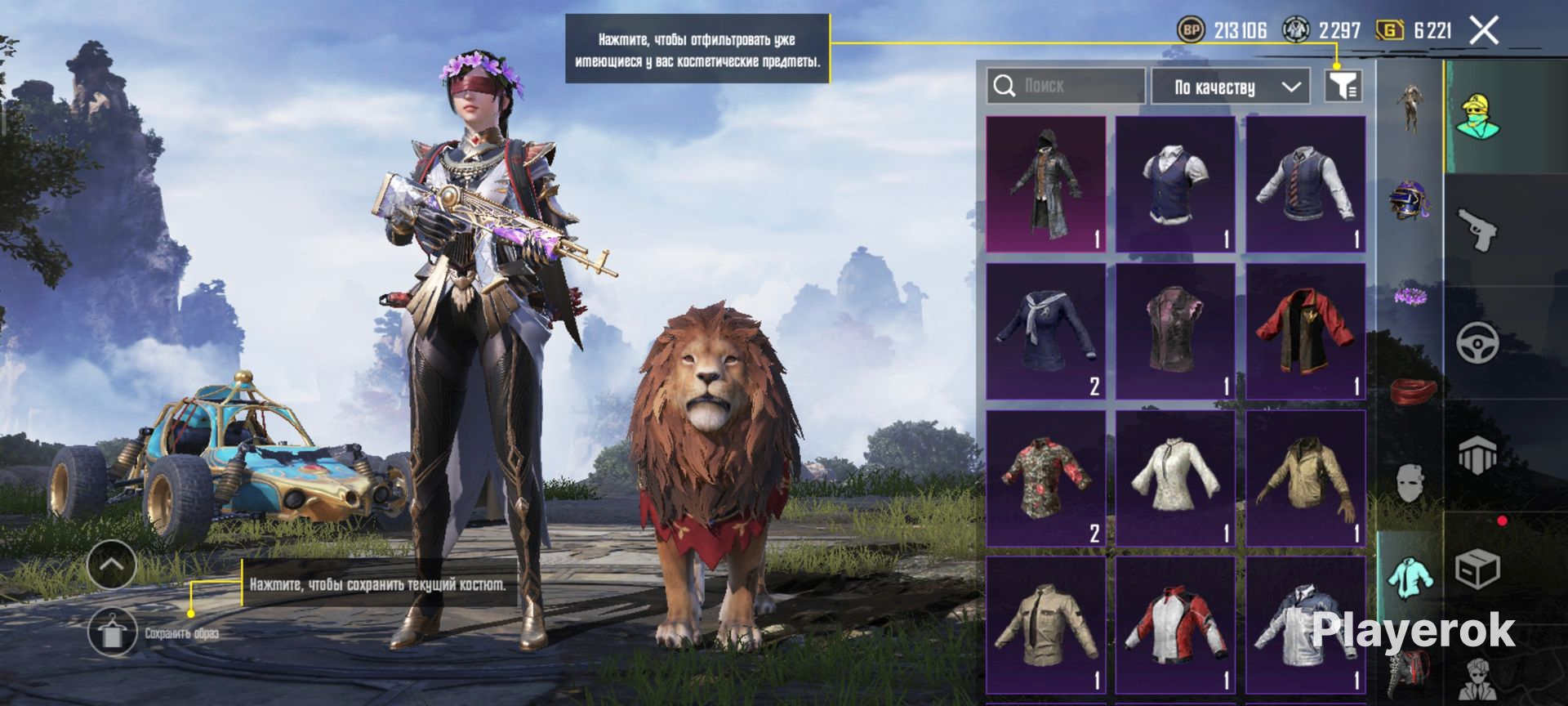The image size is (1568, 706).
Task: Pick the navy sailor school top
Action: click(1045, 331)
